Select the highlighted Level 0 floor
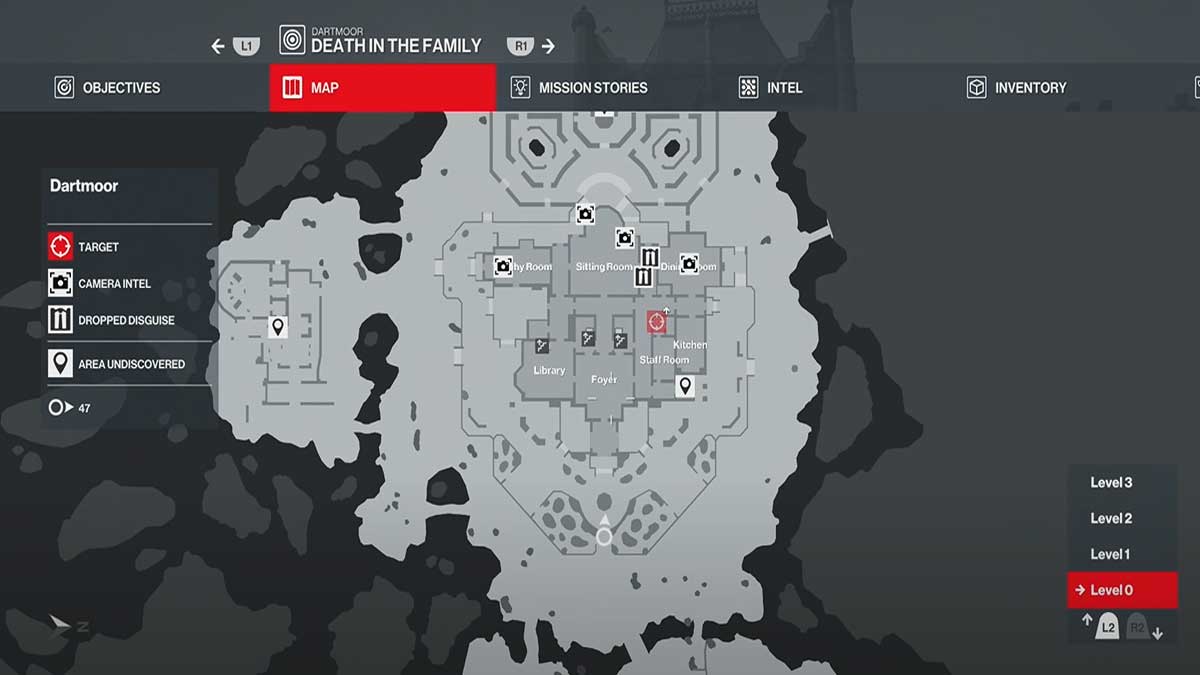Screen dimensions: 1200x675 tap(1111, 590)
